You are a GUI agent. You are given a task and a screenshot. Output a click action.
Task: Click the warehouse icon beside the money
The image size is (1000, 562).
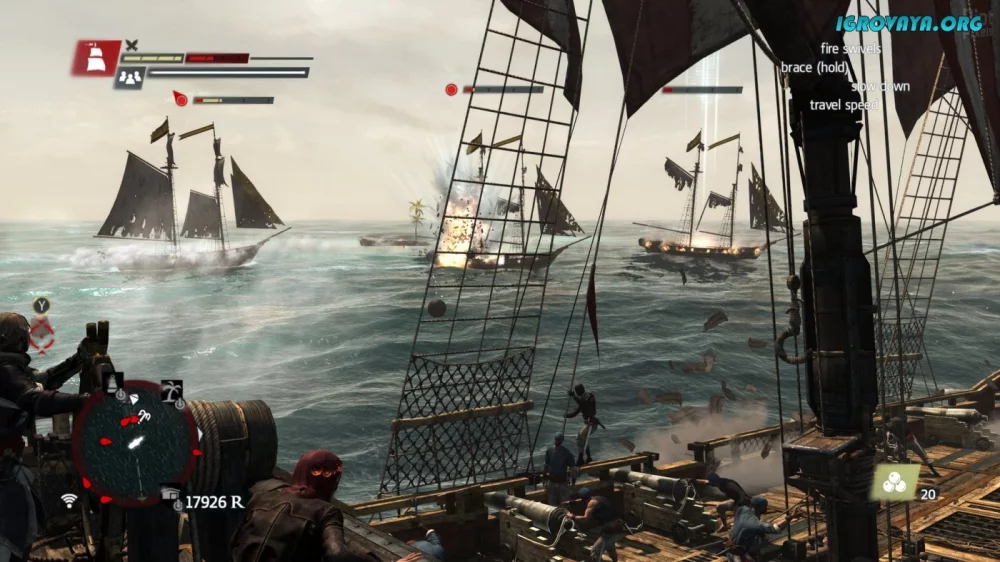(169, 492)
